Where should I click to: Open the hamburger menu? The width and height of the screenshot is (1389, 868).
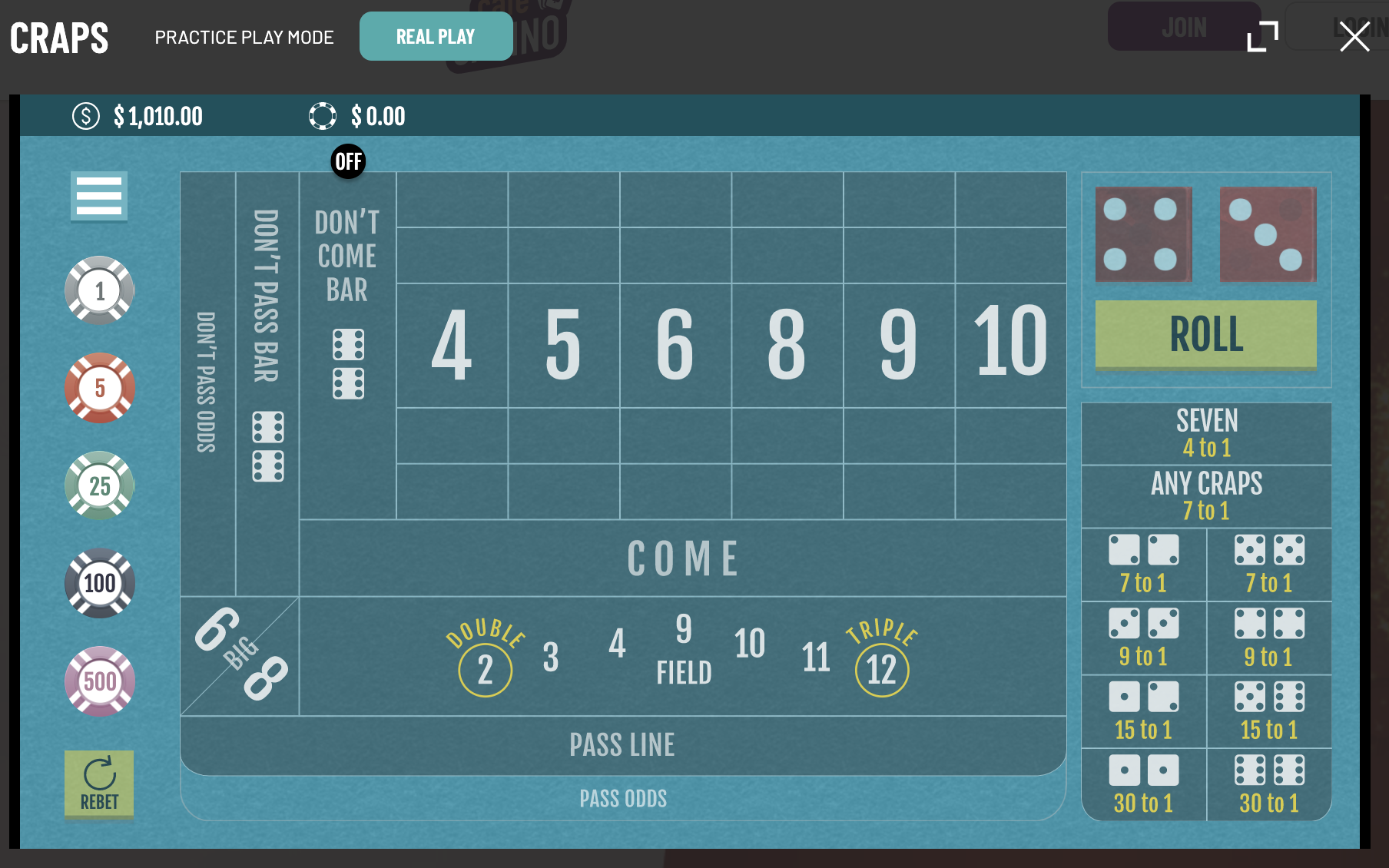(99, 196)
